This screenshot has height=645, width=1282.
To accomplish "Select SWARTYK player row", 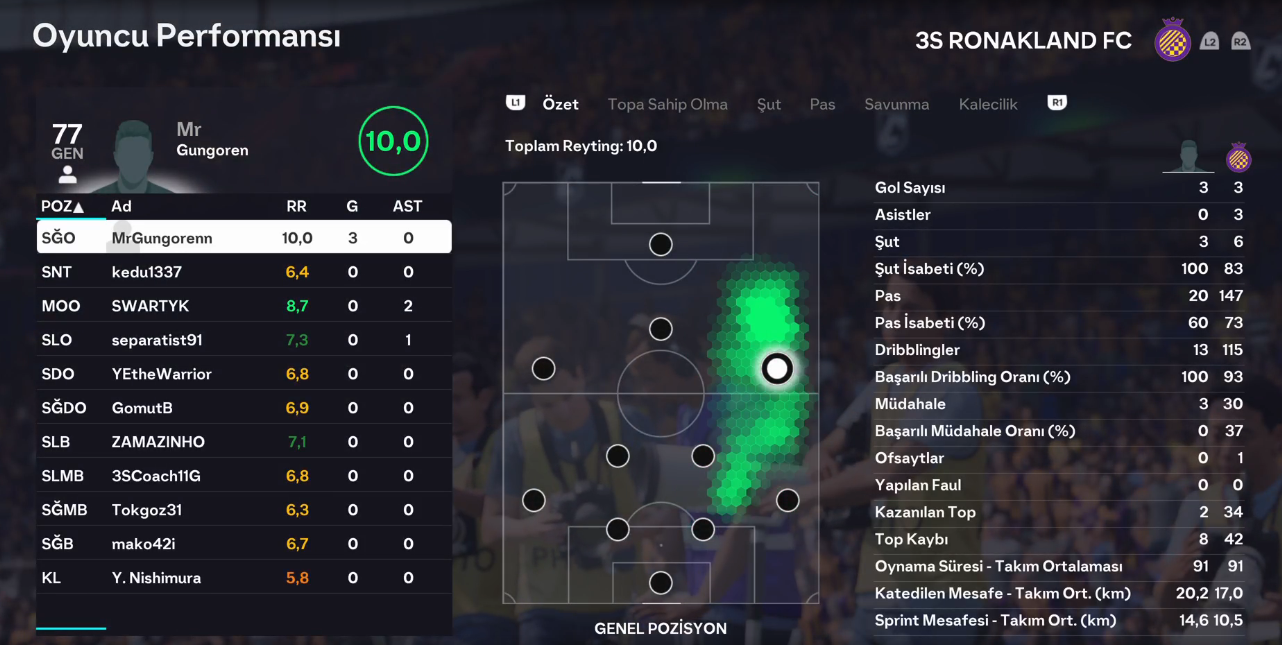I will 244,306.
